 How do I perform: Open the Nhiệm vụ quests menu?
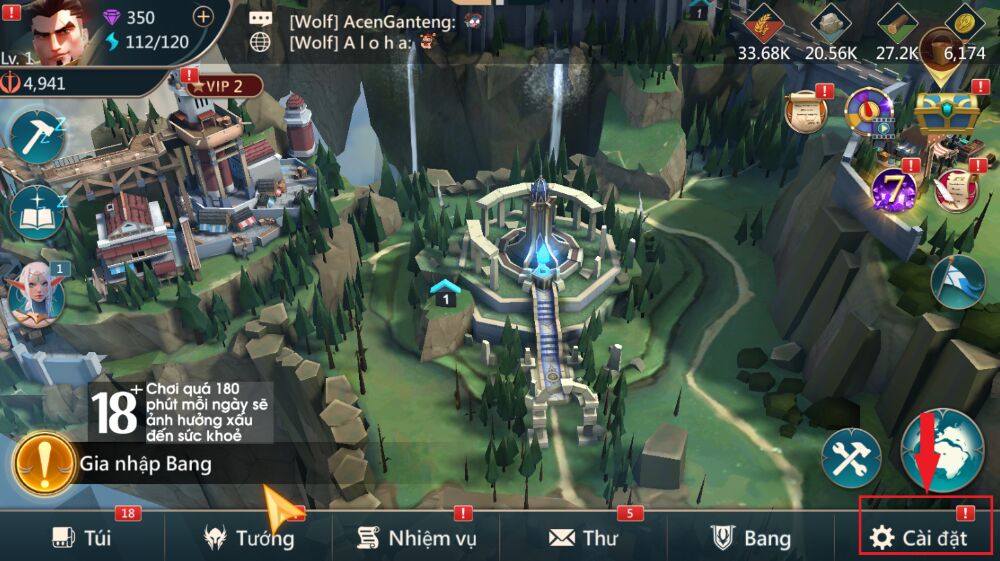pyautogui.click(x=417, y=538)
